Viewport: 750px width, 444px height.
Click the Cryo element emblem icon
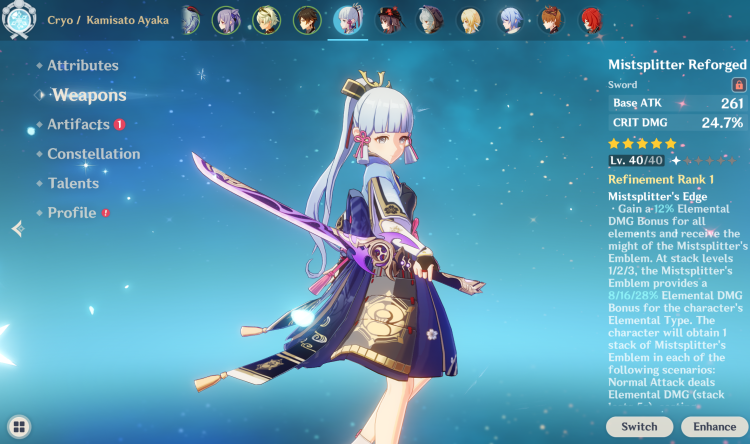point(18,20)
